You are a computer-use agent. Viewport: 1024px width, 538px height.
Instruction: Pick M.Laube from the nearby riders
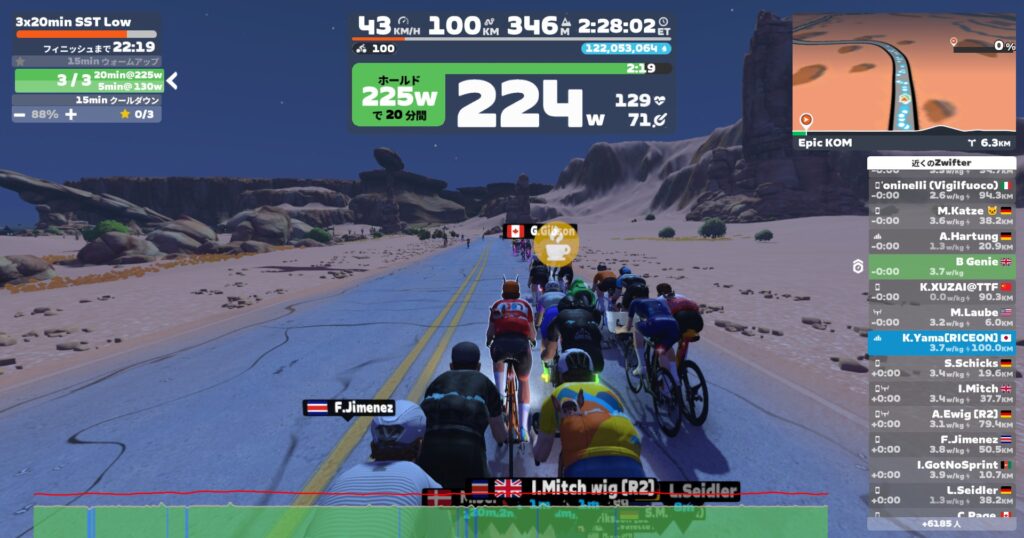(942, 317)
